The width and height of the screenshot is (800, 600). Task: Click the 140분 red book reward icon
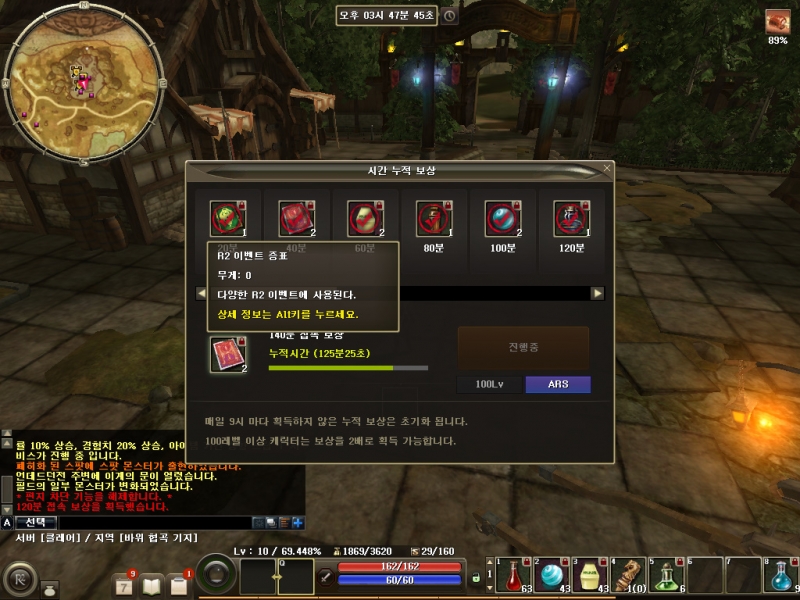(x=228, y=354)
